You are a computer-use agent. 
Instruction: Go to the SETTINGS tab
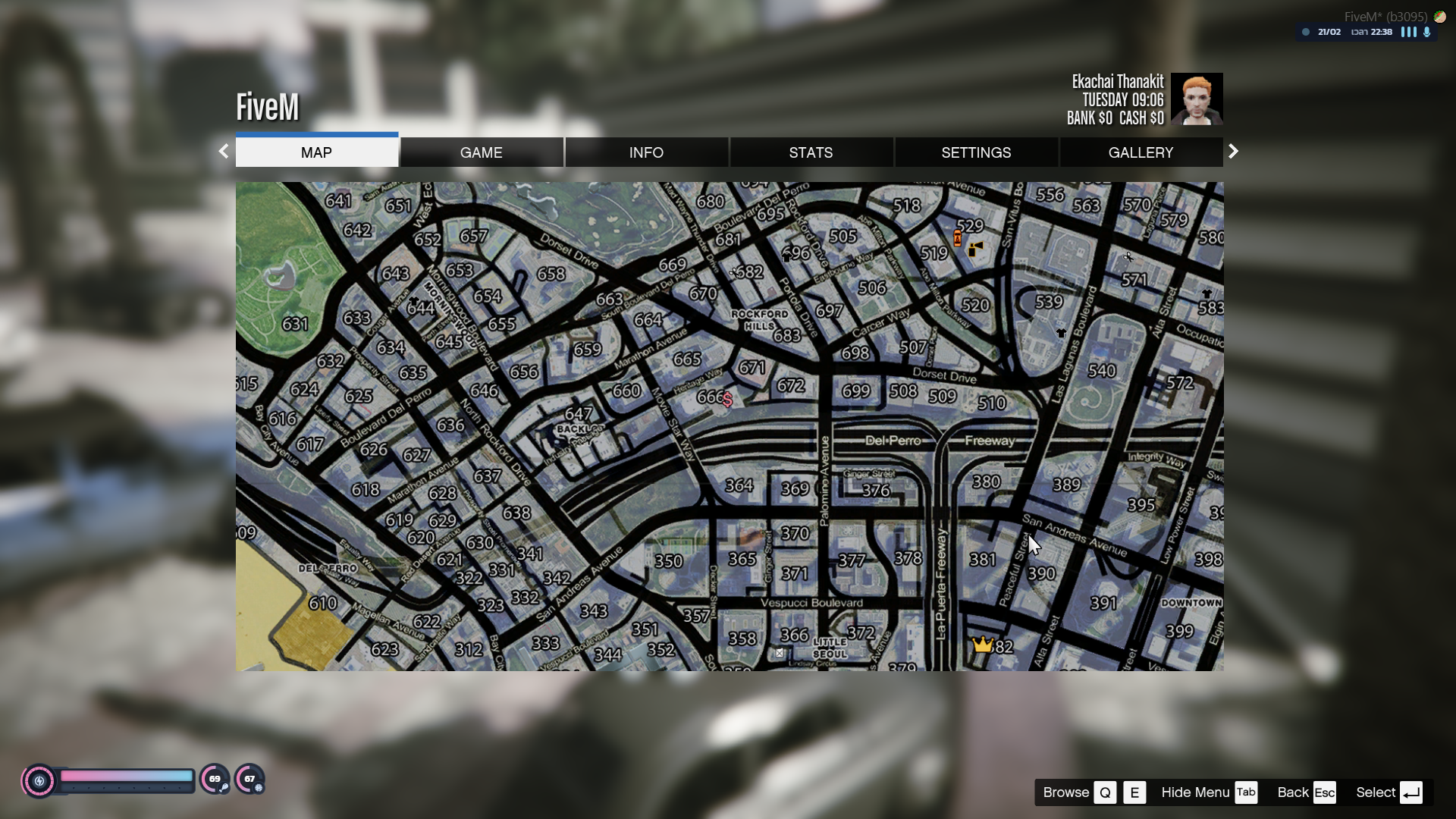click(x=976, y=152)
